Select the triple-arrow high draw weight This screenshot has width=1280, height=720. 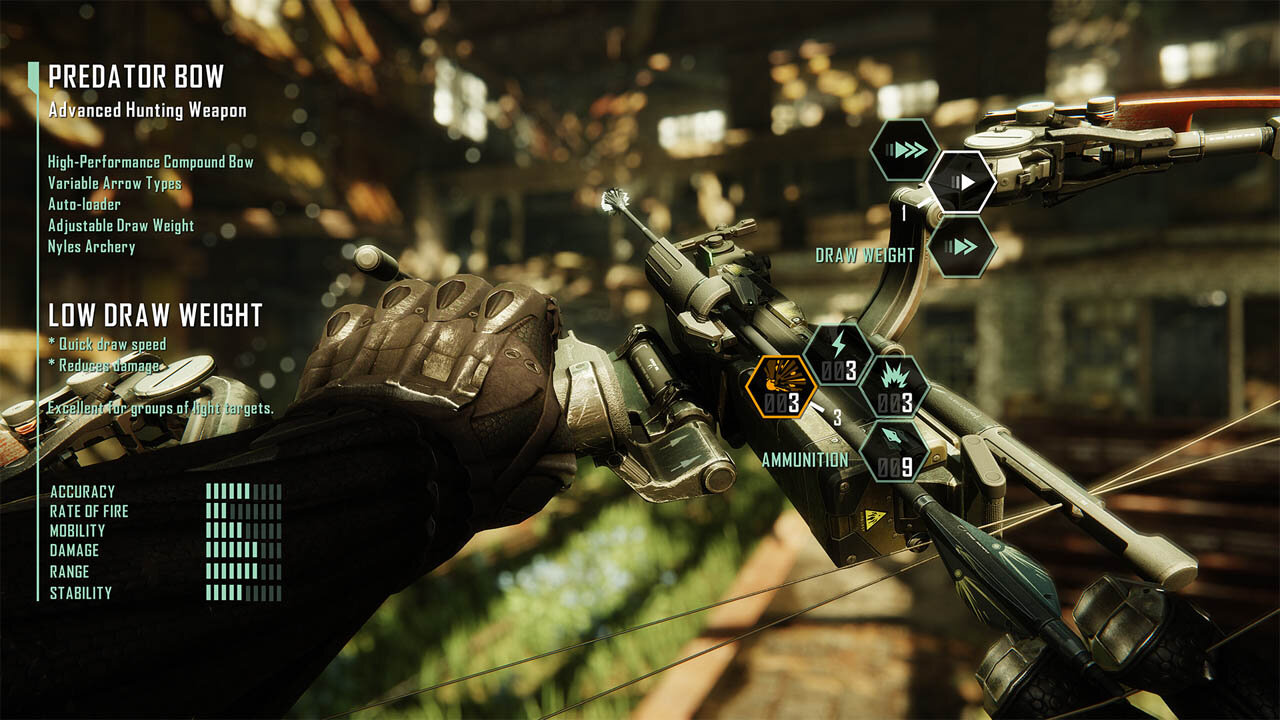coord(903,150)
